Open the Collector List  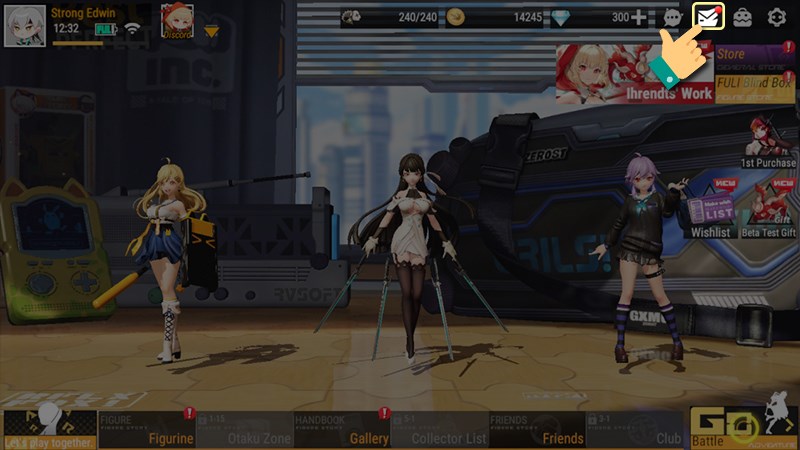point(440,430)
